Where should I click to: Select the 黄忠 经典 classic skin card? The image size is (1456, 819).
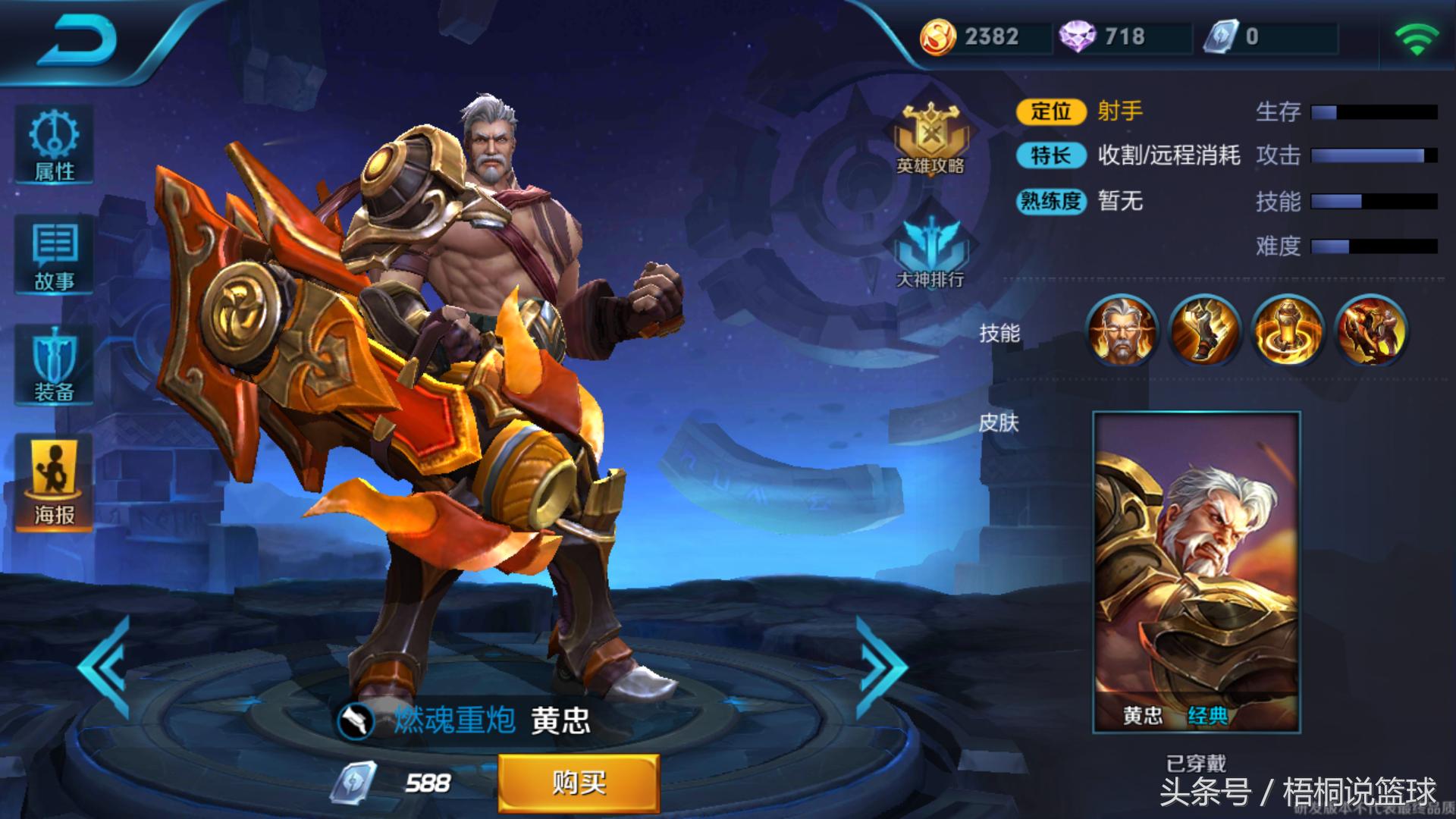pyautogui.click(x=1196, y=572)
